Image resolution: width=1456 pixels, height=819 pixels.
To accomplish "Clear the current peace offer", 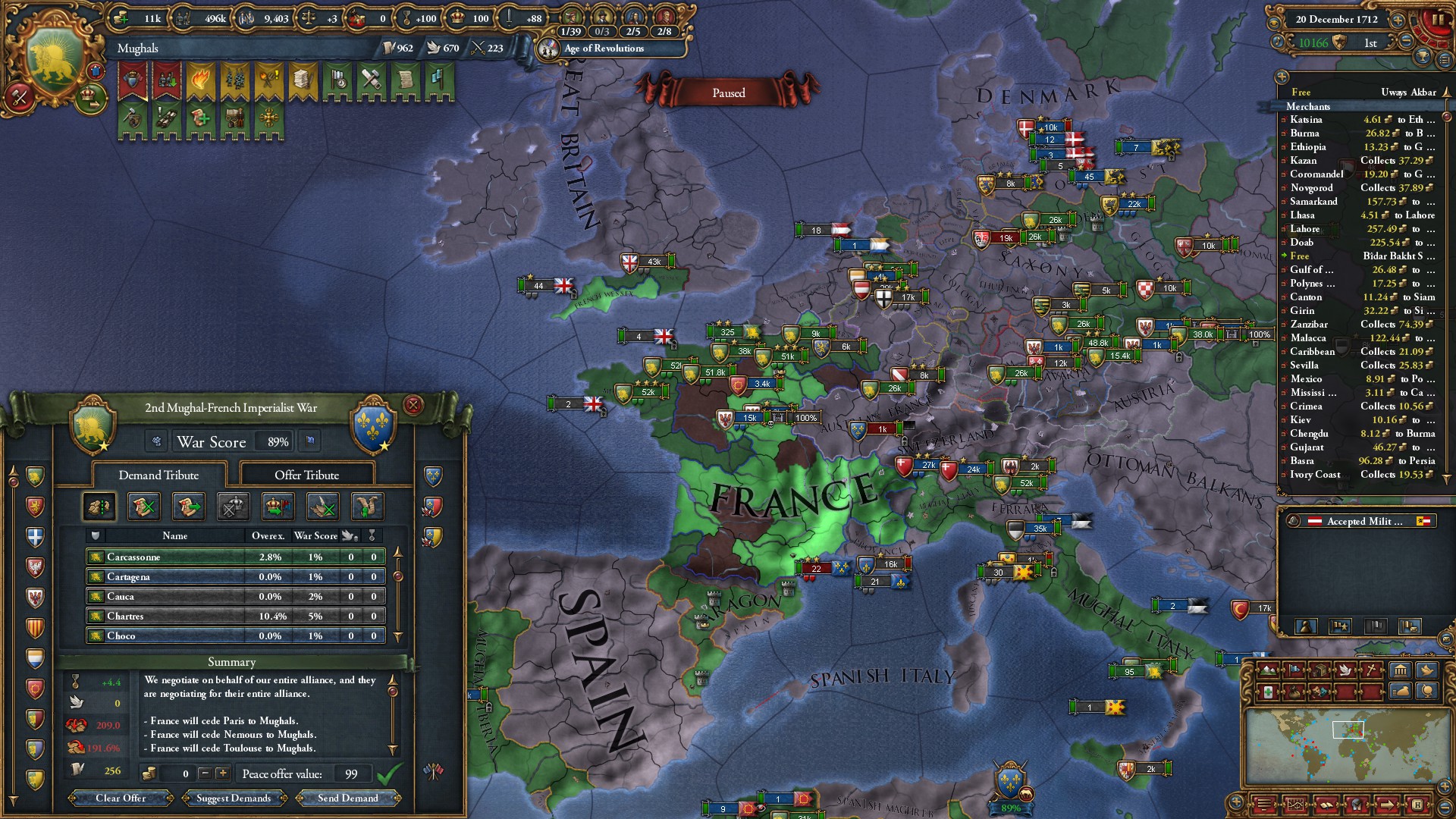I will (x=121, y=798).
